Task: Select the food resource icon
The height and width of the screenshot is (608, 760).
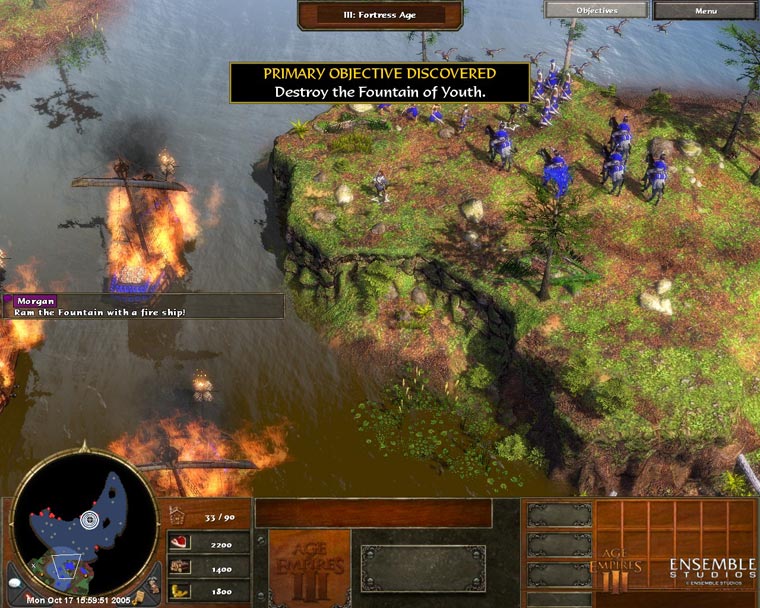Action: [x=179, y=545]
